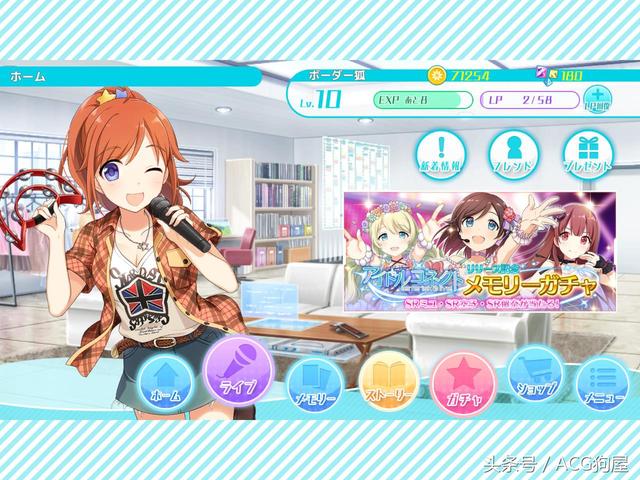This screenshot has width=640, height=480.
Task: Open the Shop (ショップ) cart button
Action: coord(534,378)
